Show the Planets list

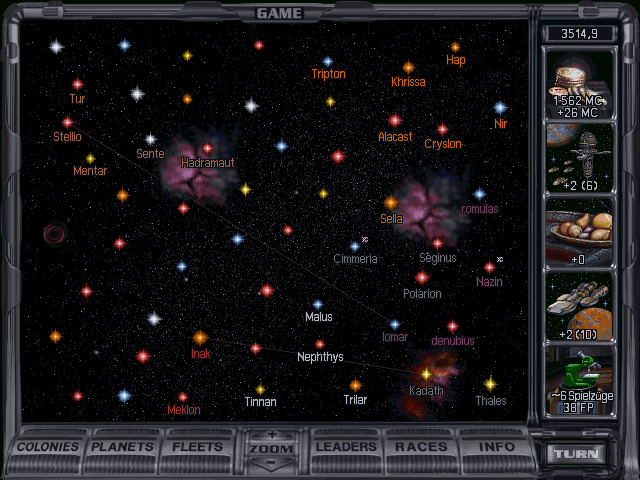pyautogui.click(x=124, y=446)
